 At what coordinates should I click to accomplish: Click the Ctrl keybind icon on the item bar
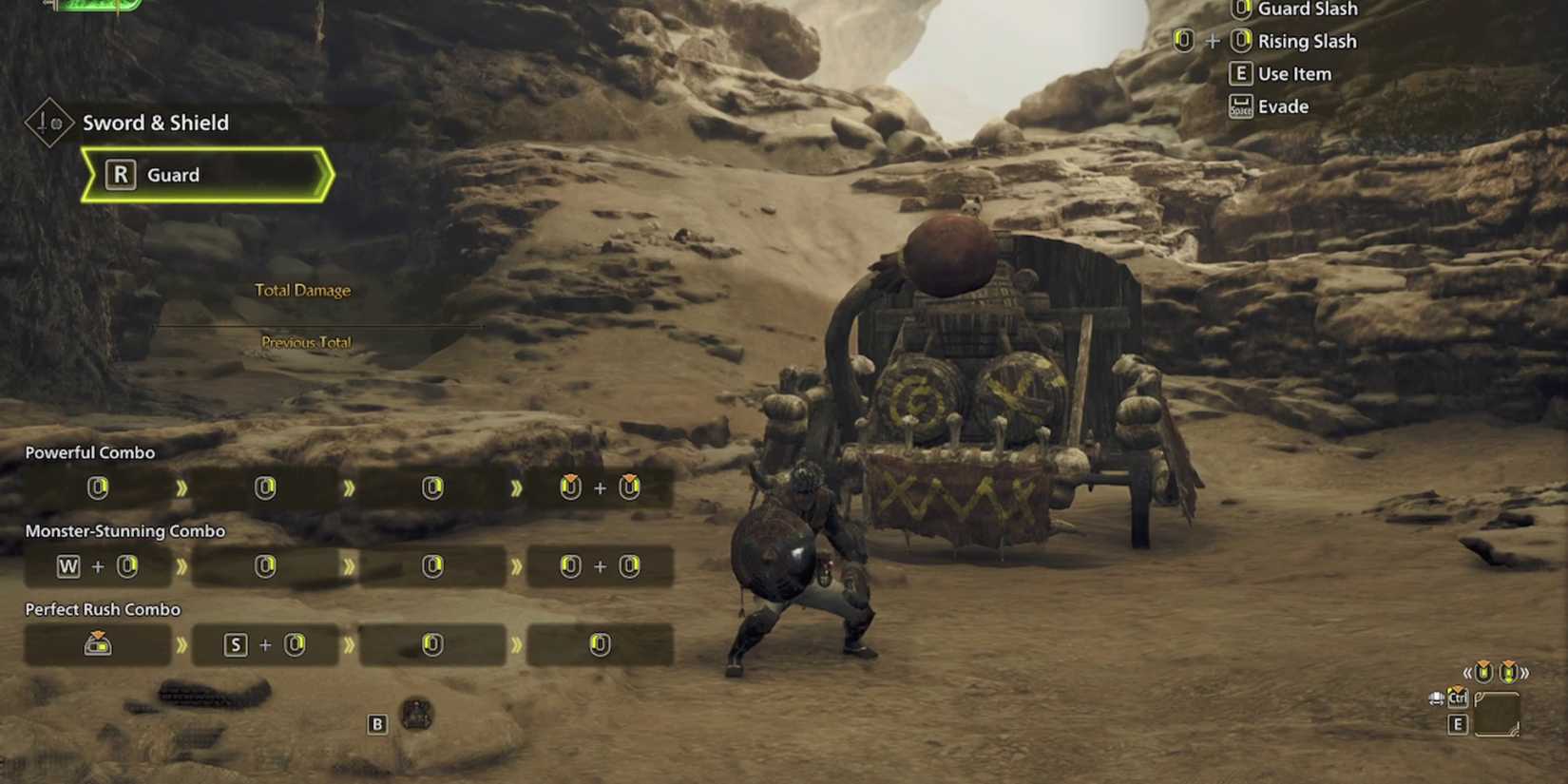coord(1458,699)
